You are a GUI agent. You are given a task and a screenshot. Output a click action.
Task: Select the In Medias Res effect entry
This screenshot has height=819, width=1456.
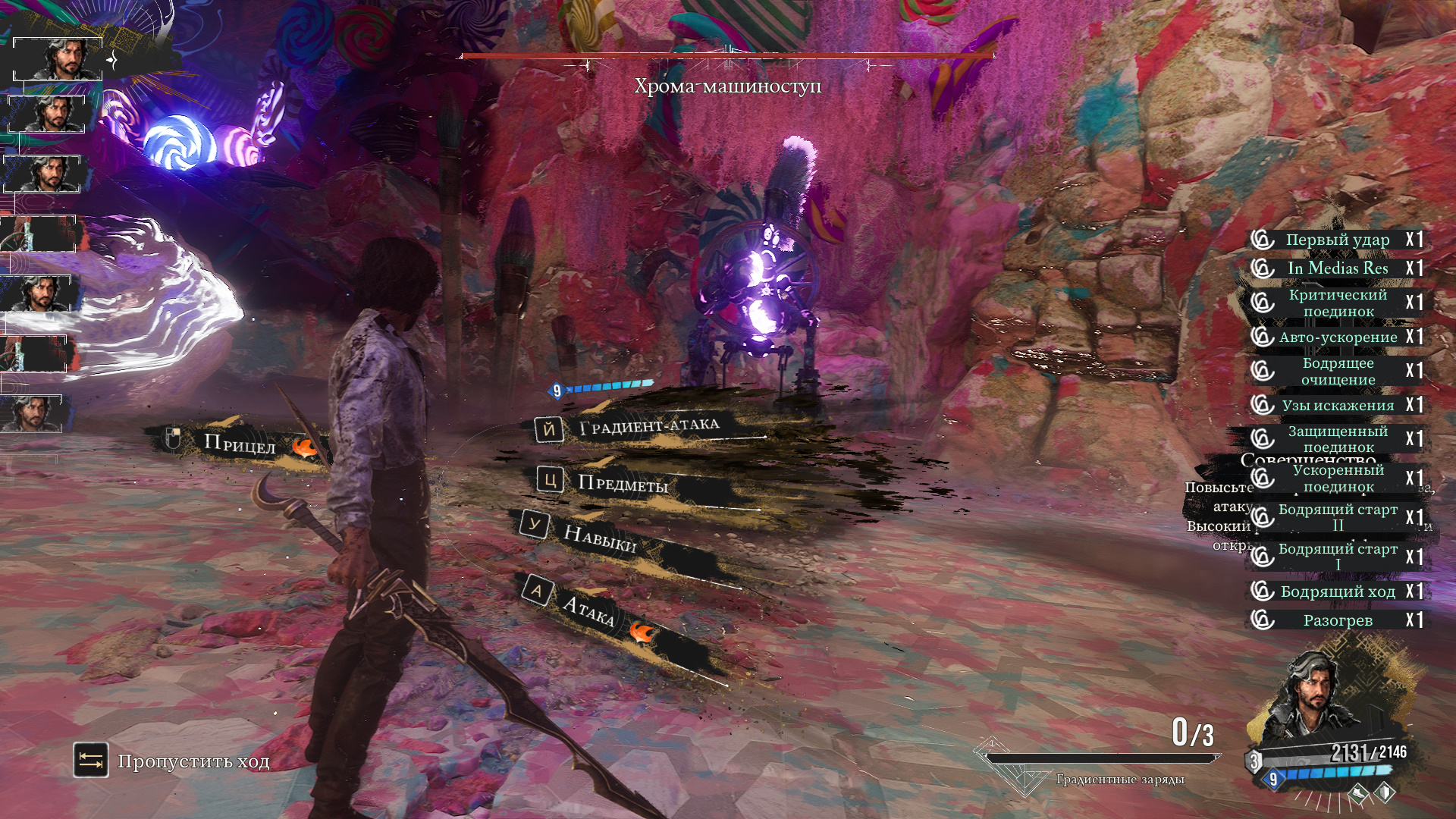click(1337, 268)
